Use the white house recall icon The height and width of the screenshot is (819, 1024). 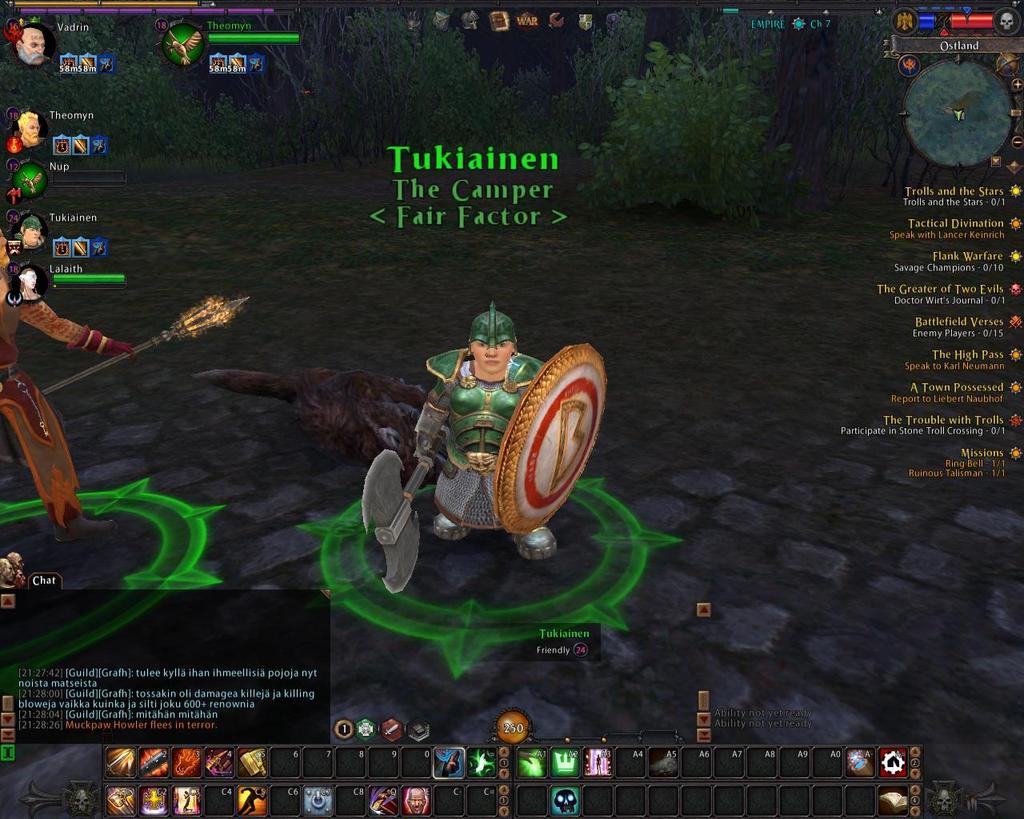pos(892,763)
